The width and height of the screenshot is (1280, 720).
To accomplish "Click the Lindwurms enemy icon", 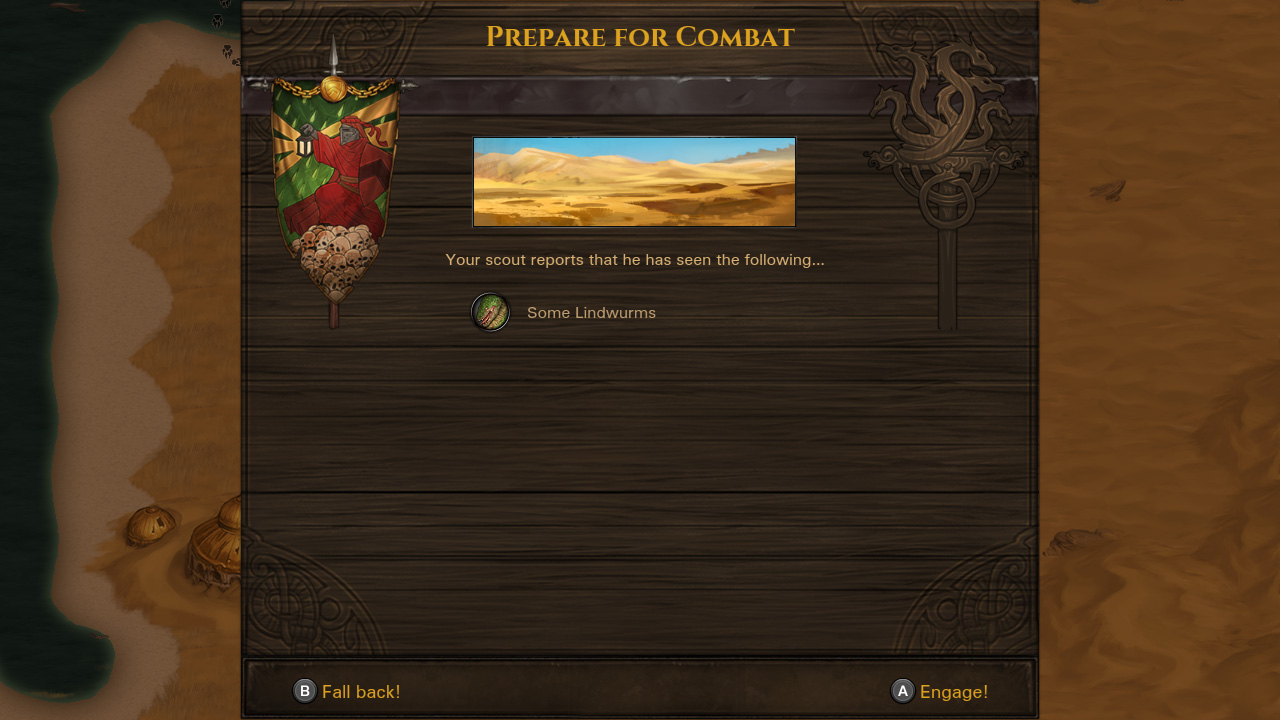I will [490, 312].
